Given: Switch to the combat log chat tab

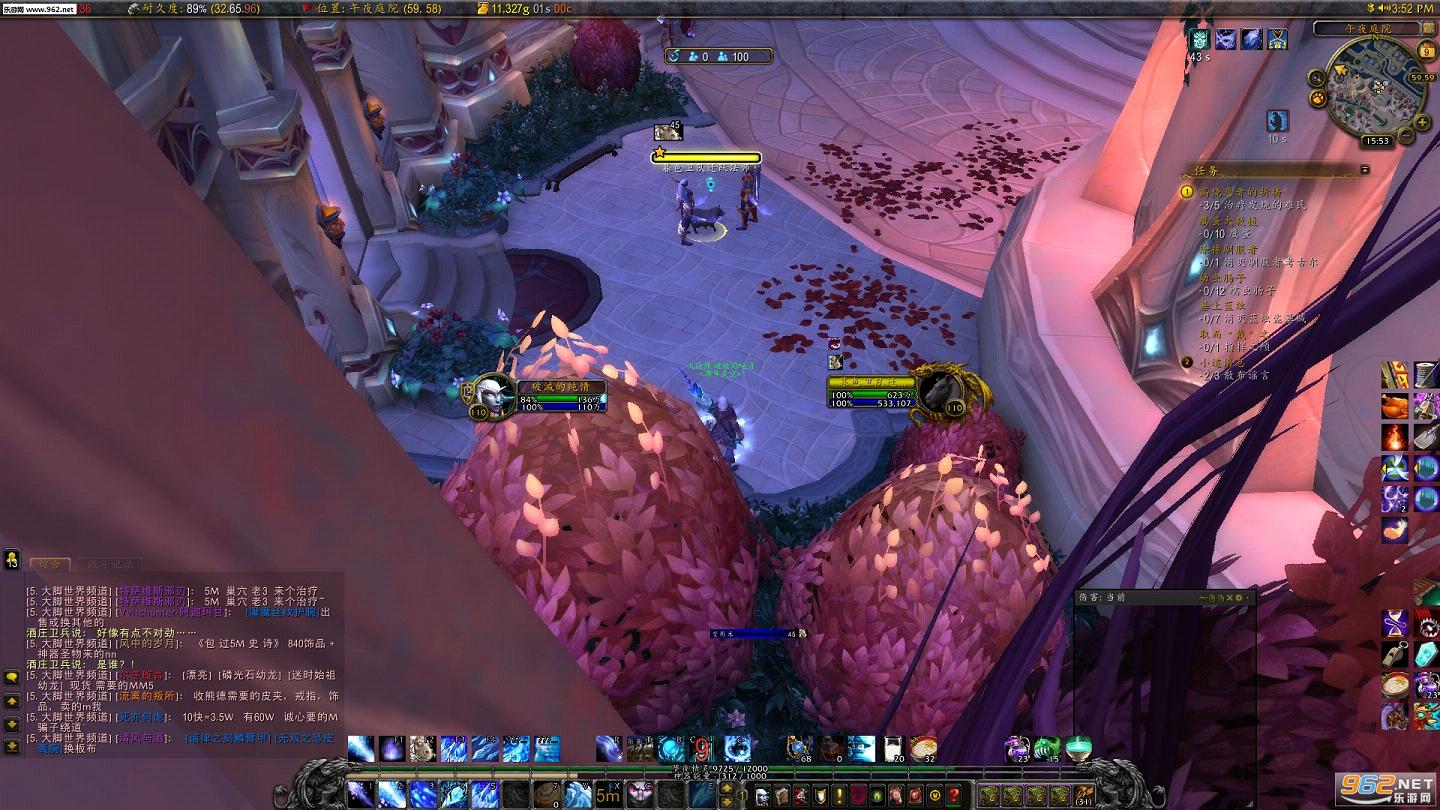Looking at the screenshot, I should 110,565.
